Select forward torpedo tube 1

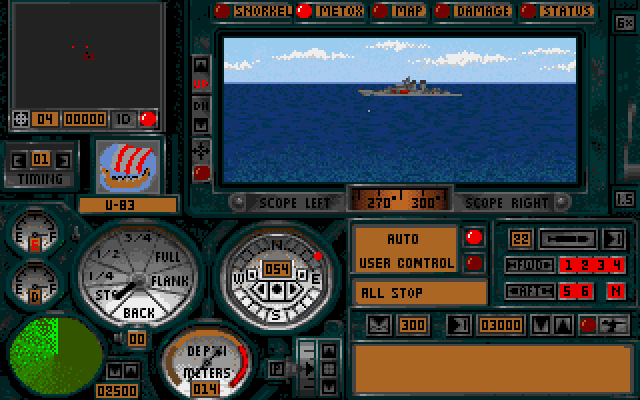[566, 265]
